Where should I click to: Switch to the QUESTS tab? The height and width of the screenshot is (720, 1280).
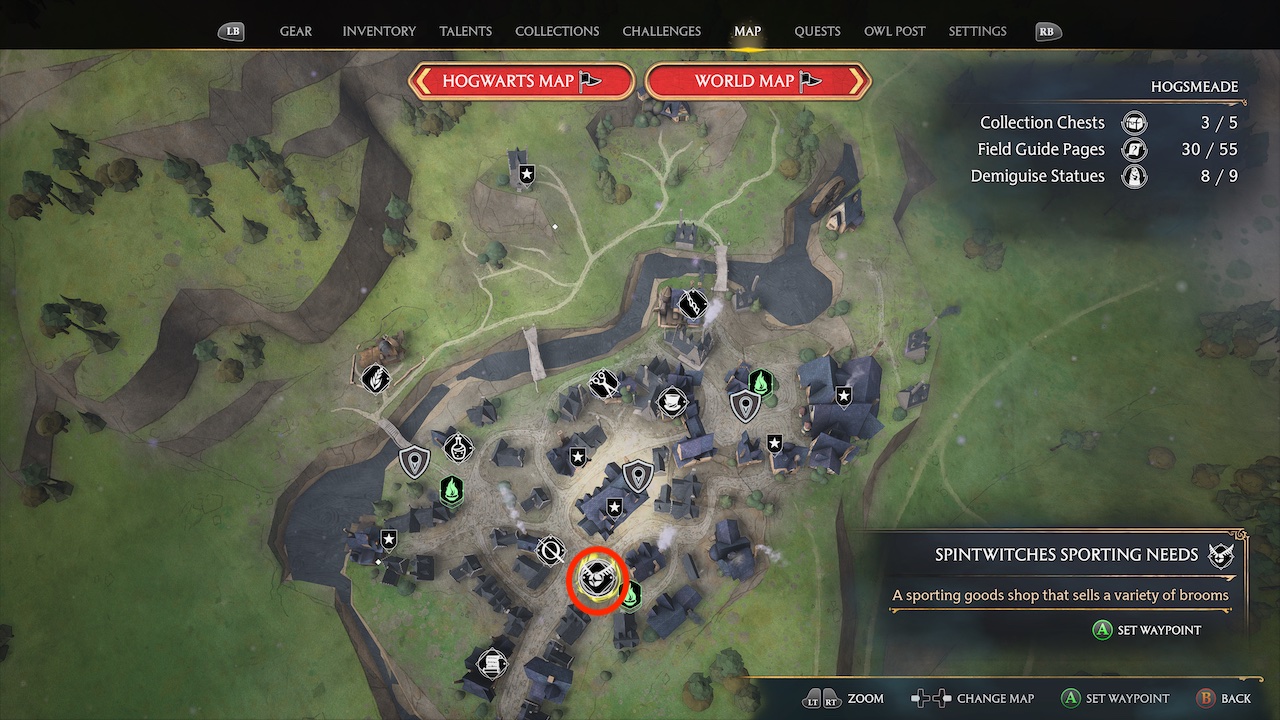[x=817, y=31]
